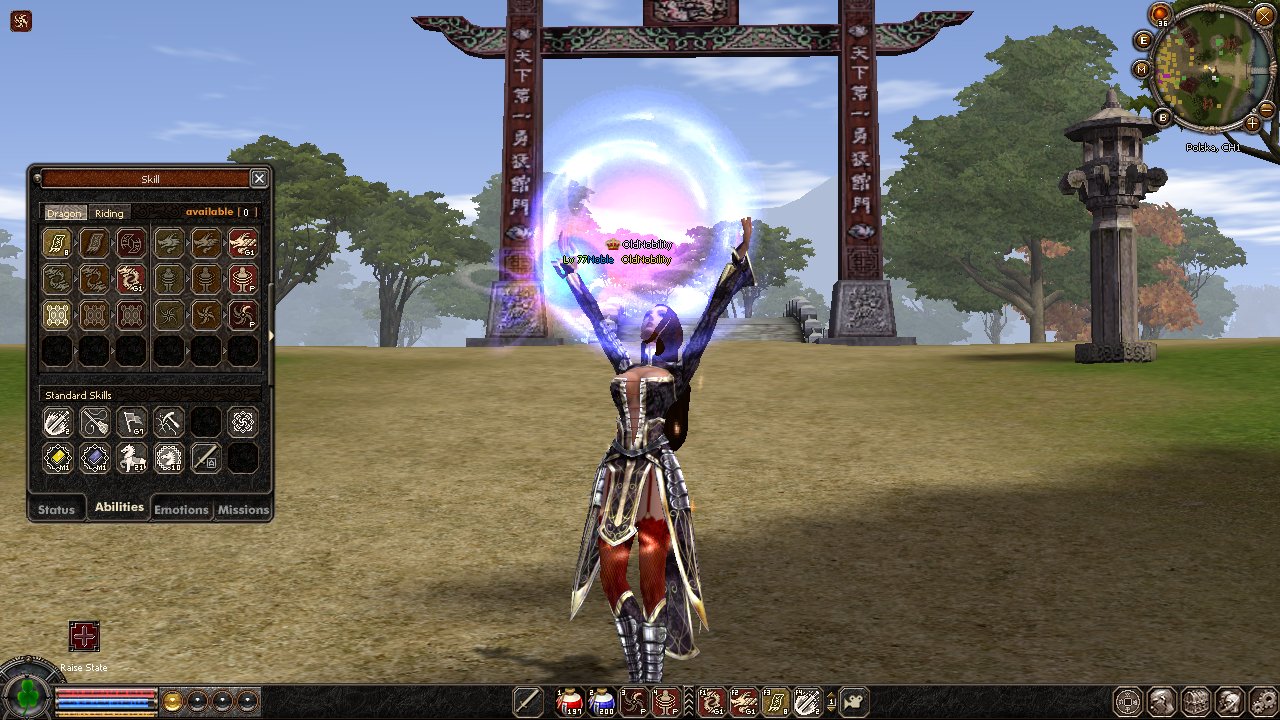The height and width of the screenshot is (720, 1280).
Task: Select the horse skill in Standard Skills
Action: 131,458
